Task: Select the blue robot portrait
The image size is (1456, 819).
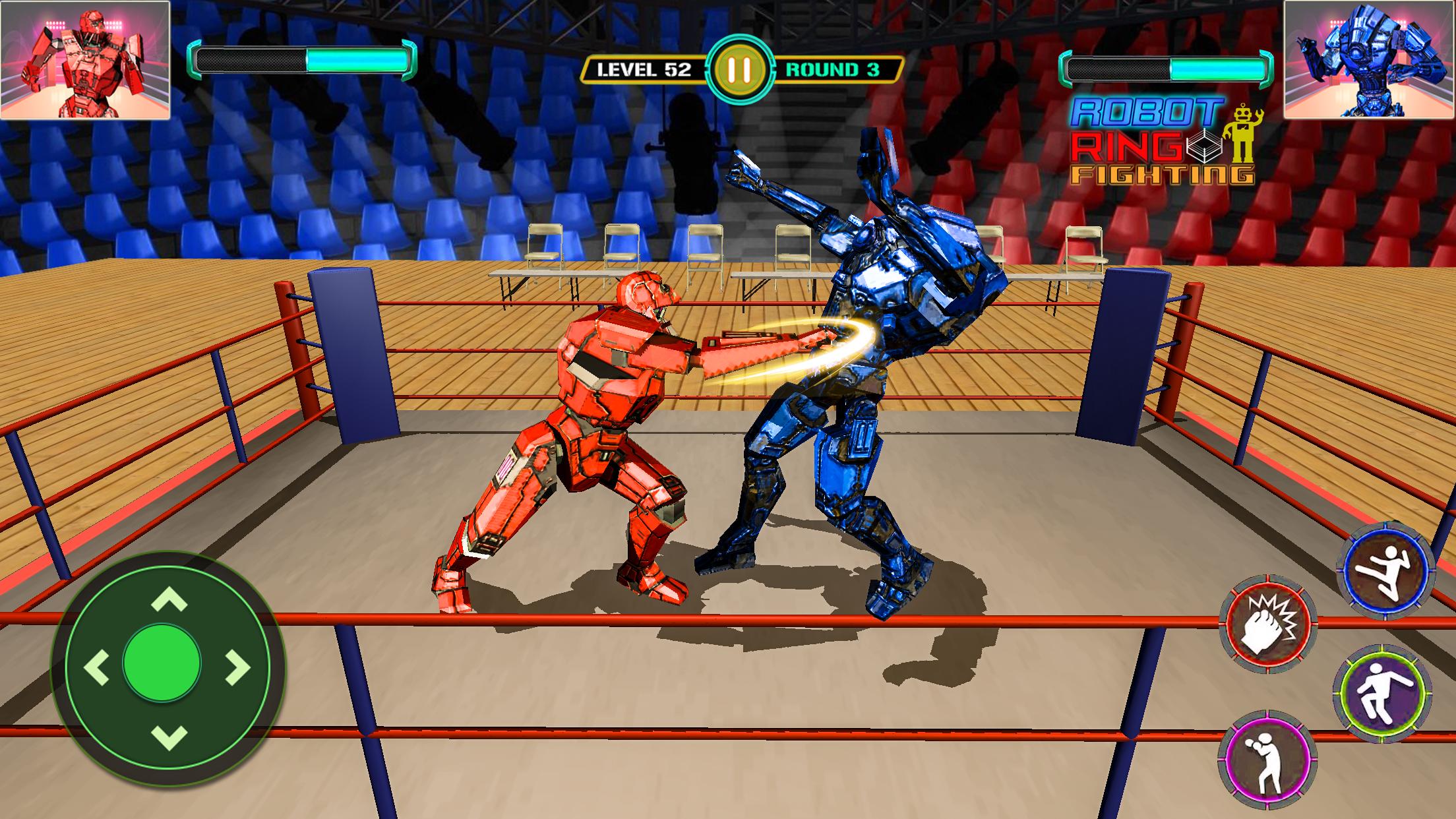Action: coord(1369,60)
